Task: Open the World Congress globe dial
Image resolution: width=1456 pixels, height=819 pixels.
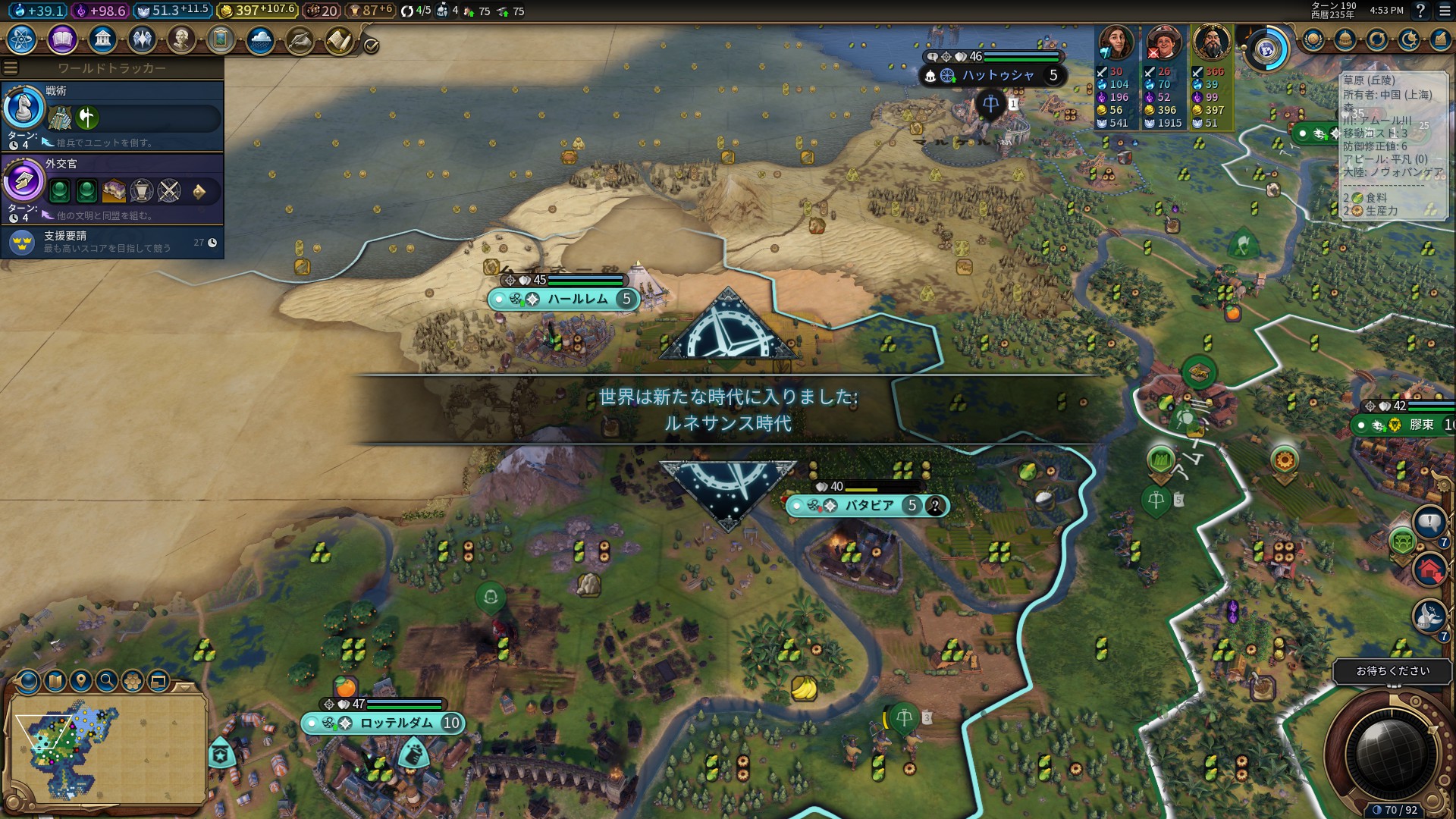Action: pyautogui.click(x=1266, y=50)
